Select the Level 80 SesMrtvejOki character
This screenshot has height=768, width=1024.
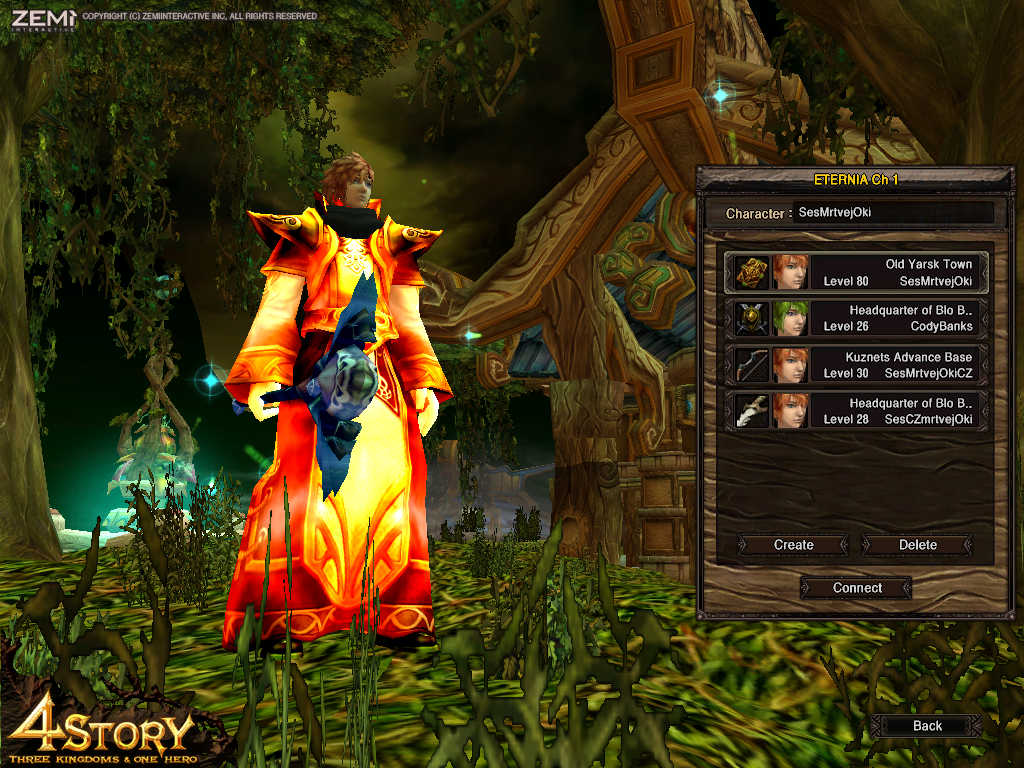pos(857,272)
